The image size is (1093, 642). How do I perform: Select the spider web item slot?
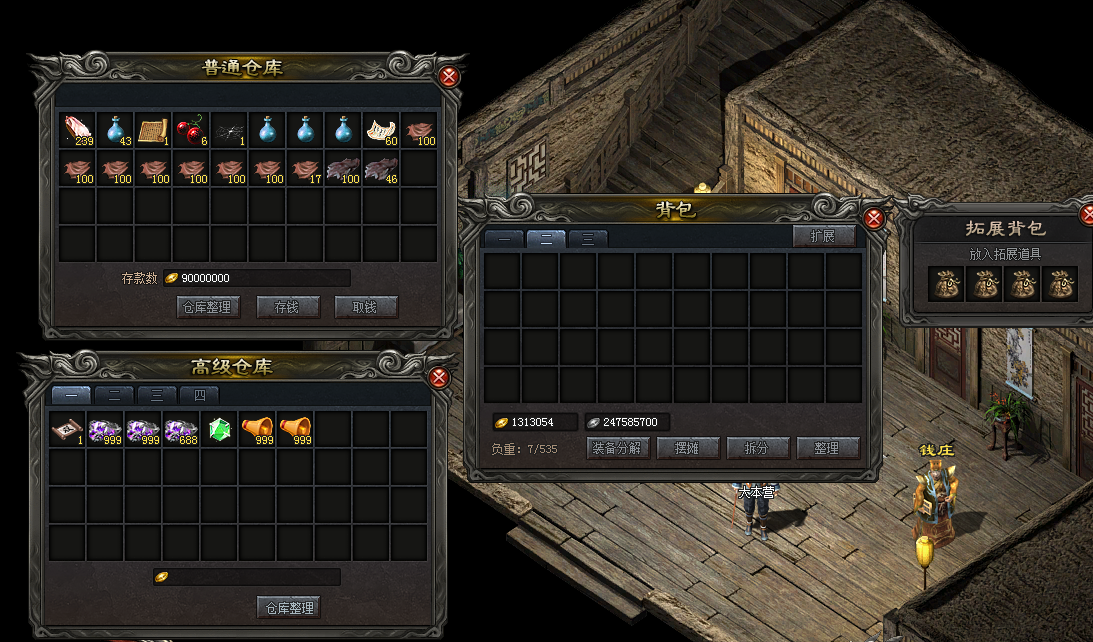click(x=229, y=130)
